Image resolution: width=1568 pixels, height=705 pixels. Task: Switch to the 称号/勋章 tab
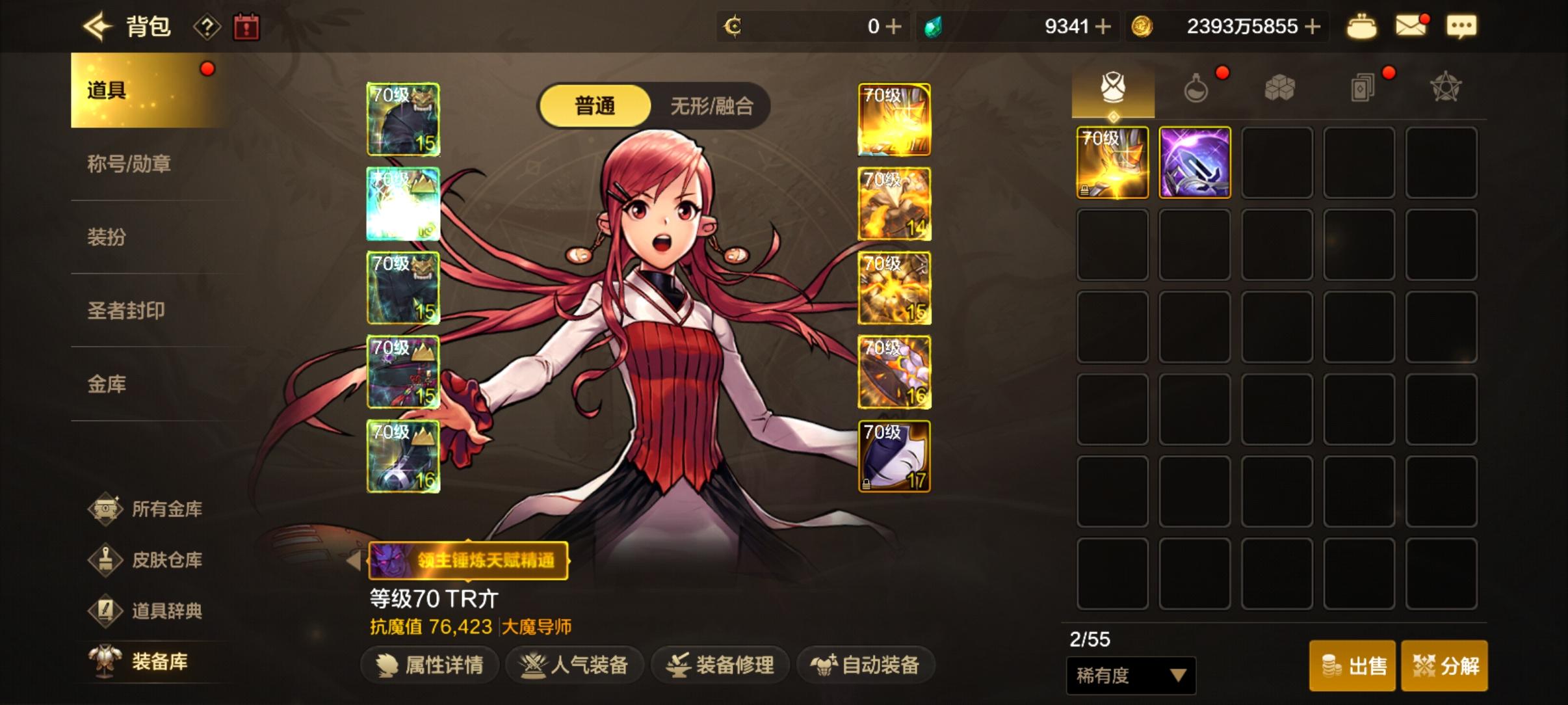pyautogui.click(x=130, y=165)
